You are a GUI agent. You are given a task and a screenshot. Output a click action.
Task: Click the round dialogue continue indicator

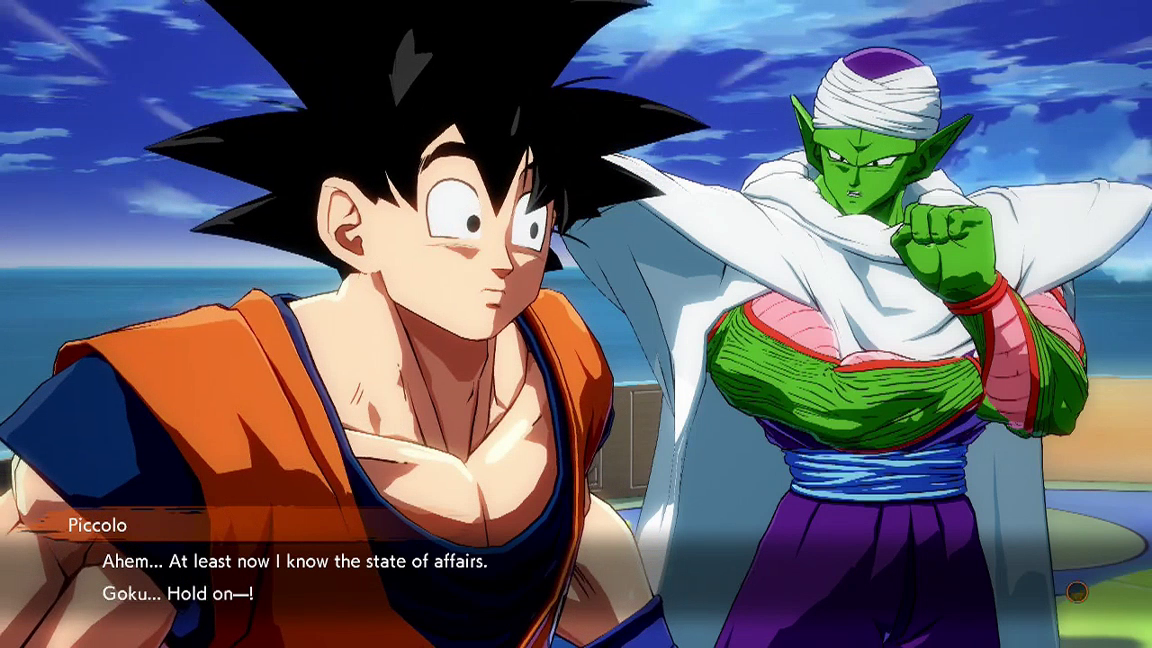point(1076,592)
